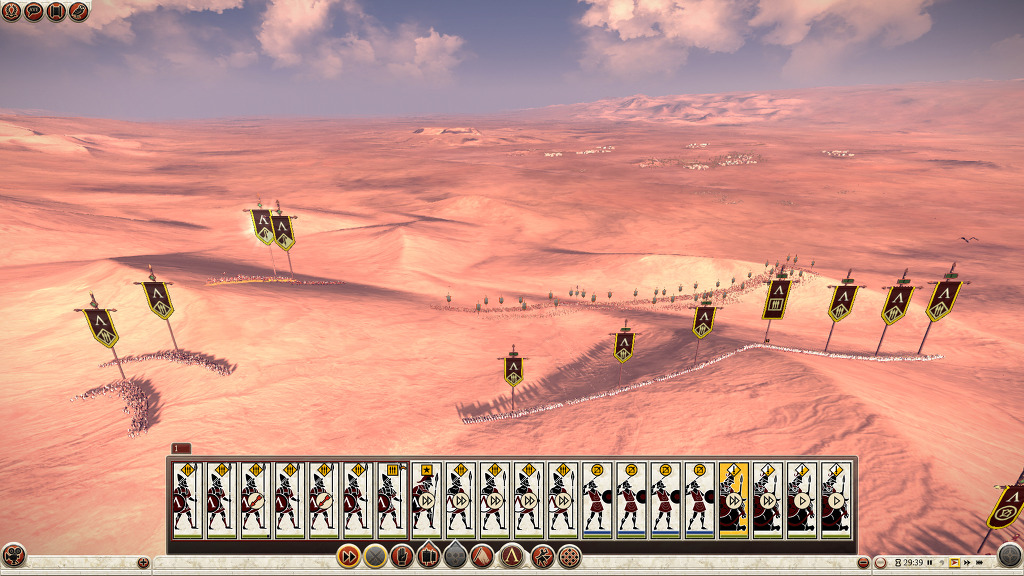Choose the group 1 tab above unit cards

(181, 448)
